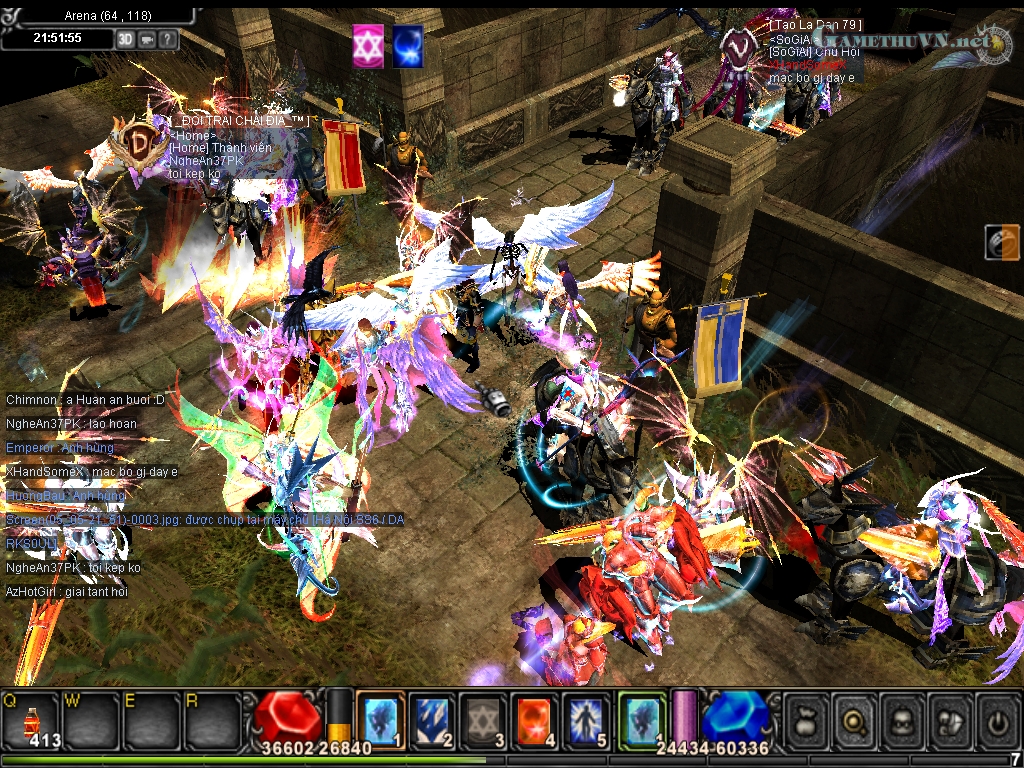
Task: Toggle the 3D camera view button
Action: tap(125, 39)
